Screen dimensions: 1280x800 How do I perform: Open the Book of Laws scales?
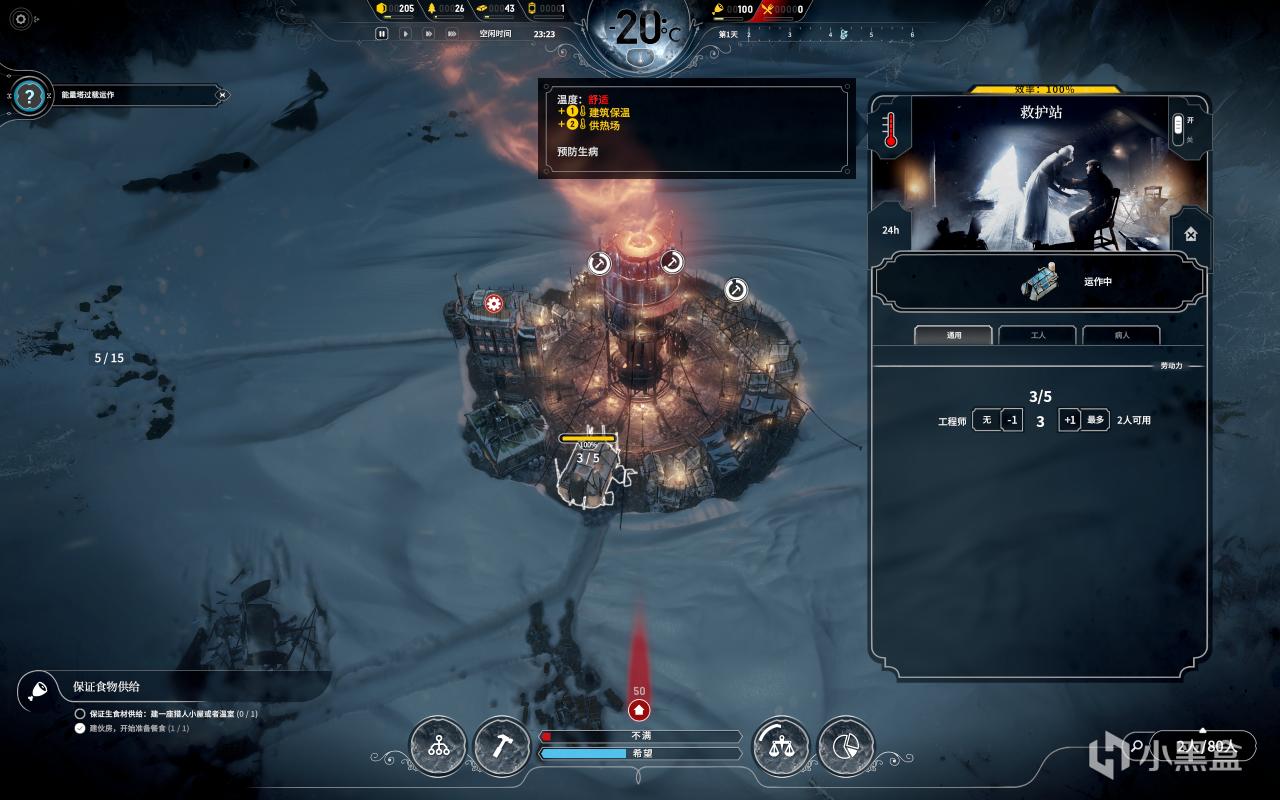pos(781,746)
